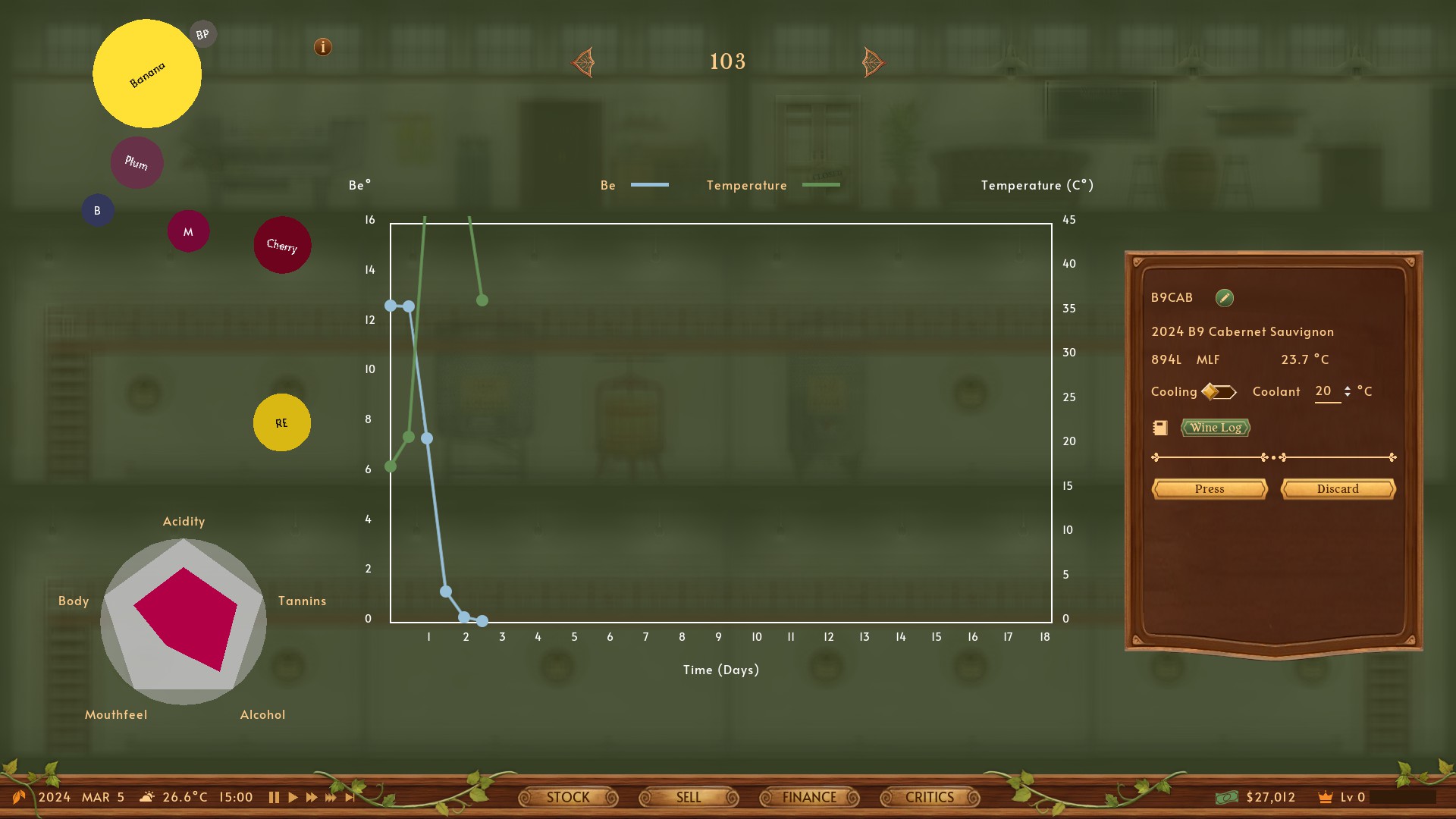Screen dimensions: 1456x819
Task: Skip time forward with the skip-to-next button
Action: pos(350,798)
